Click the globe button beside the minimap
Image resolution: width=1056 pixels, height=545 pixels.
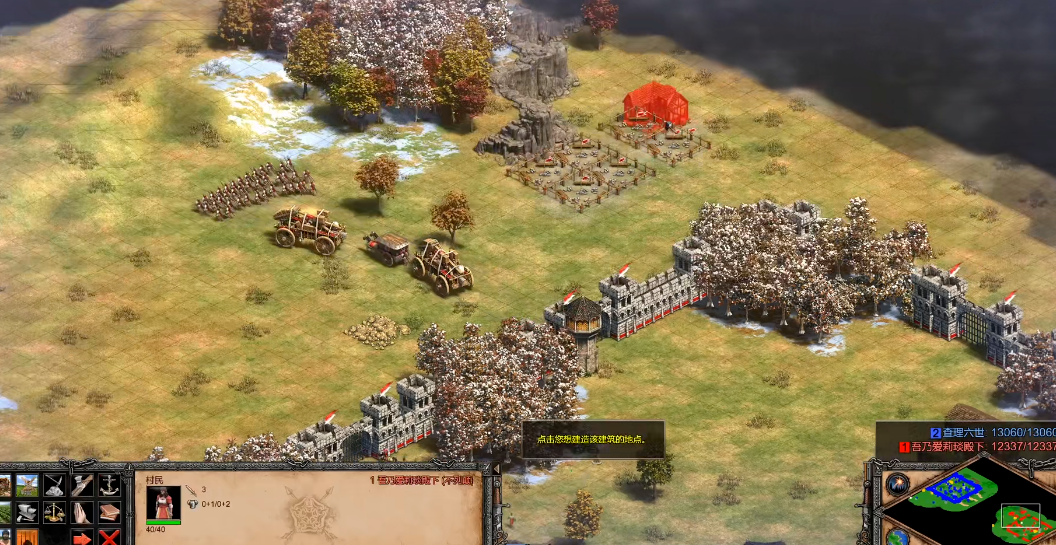[897, 538]
